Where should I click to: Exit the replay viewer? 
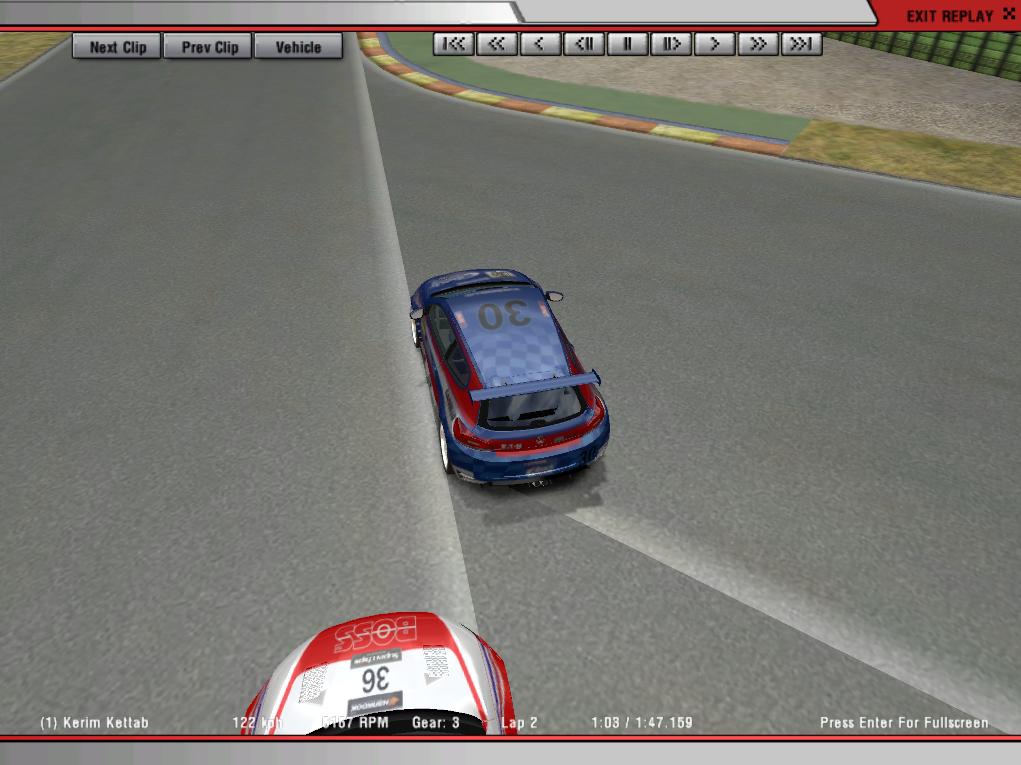click(x=949, y=16)
